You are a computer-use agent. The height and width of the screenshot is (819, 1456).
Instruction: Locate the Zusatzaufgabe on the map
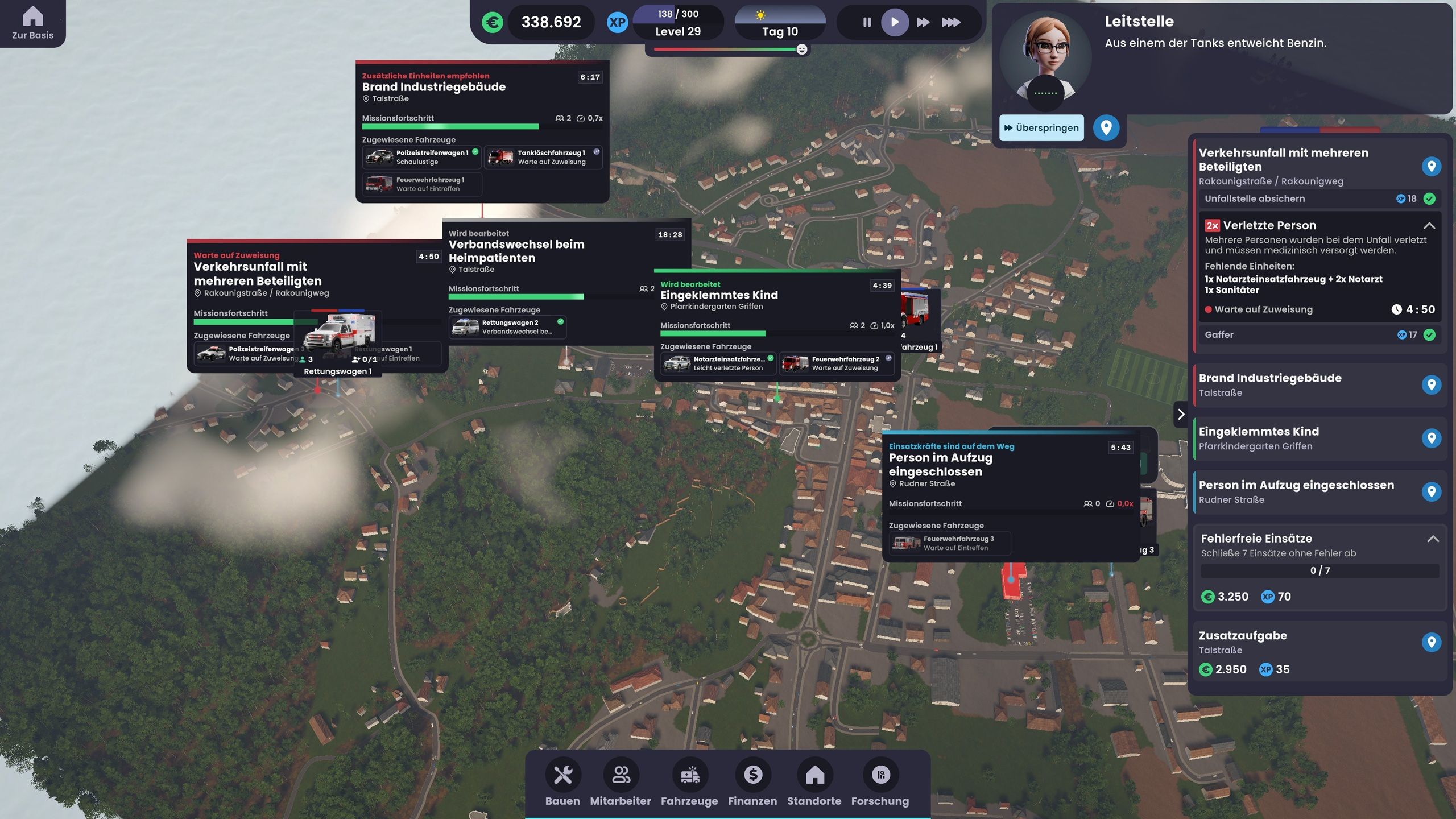(x=1431, y=643)
